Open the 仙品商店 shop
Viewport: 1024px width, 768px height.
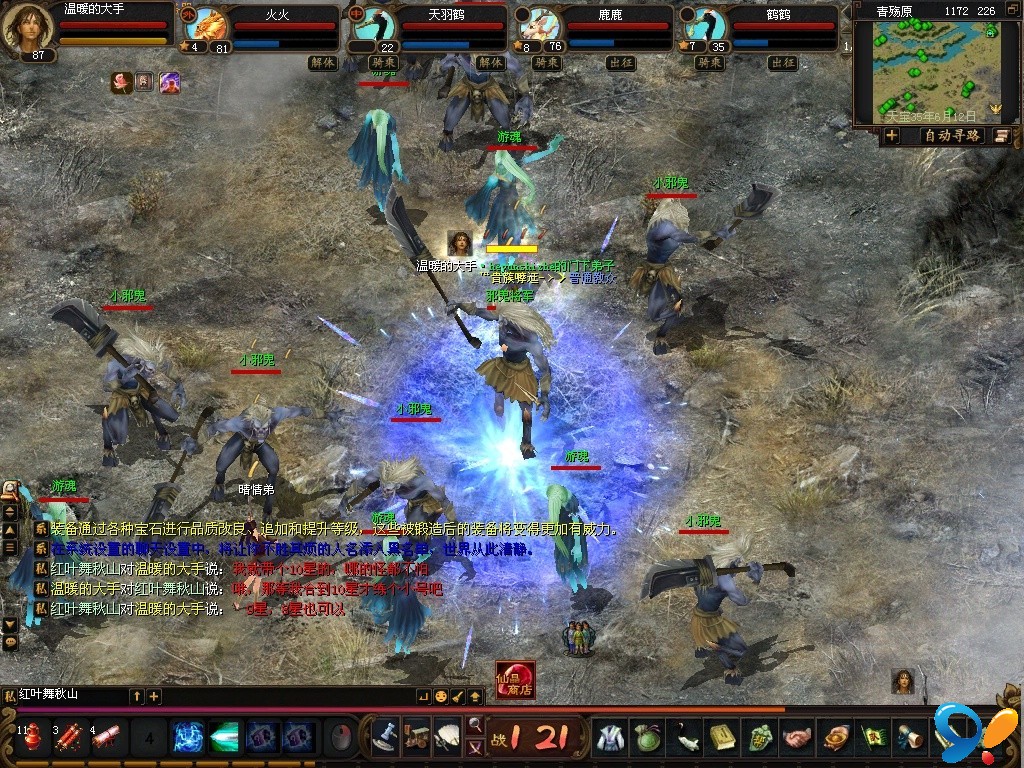point(515,680)
